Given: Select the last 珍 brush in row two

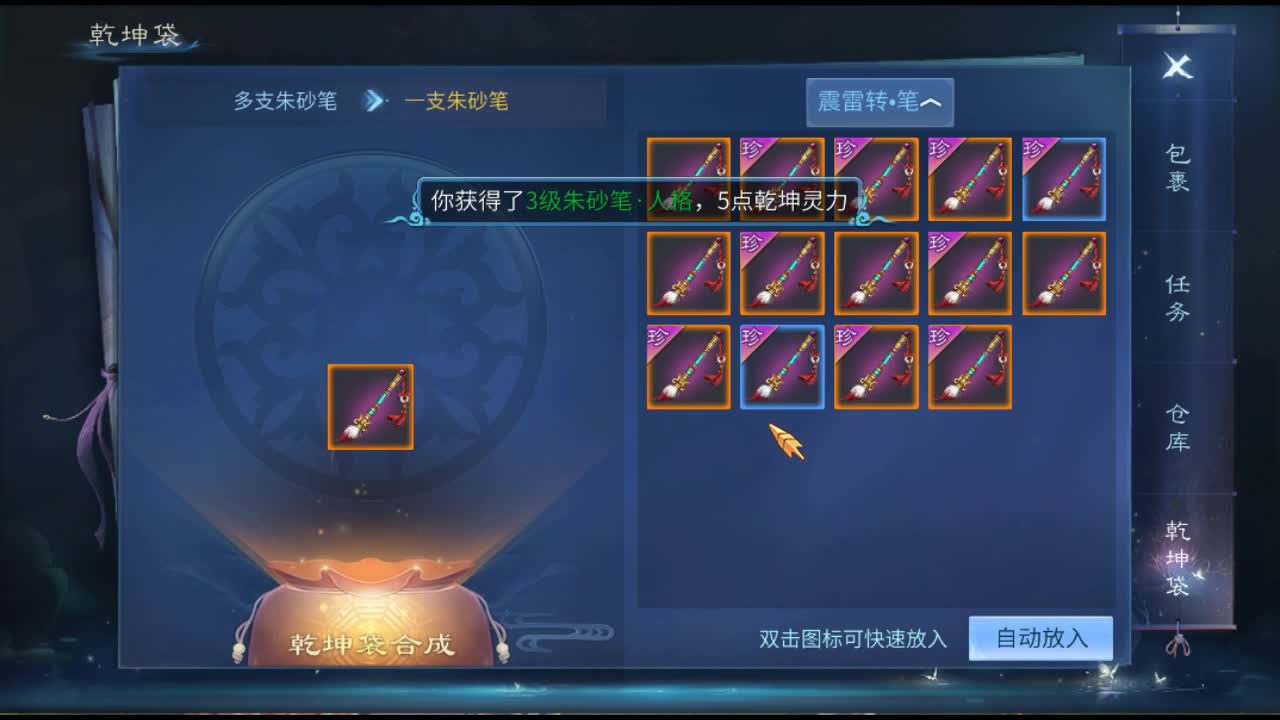Looking at the screenshot, I should (x=970, y=272).
